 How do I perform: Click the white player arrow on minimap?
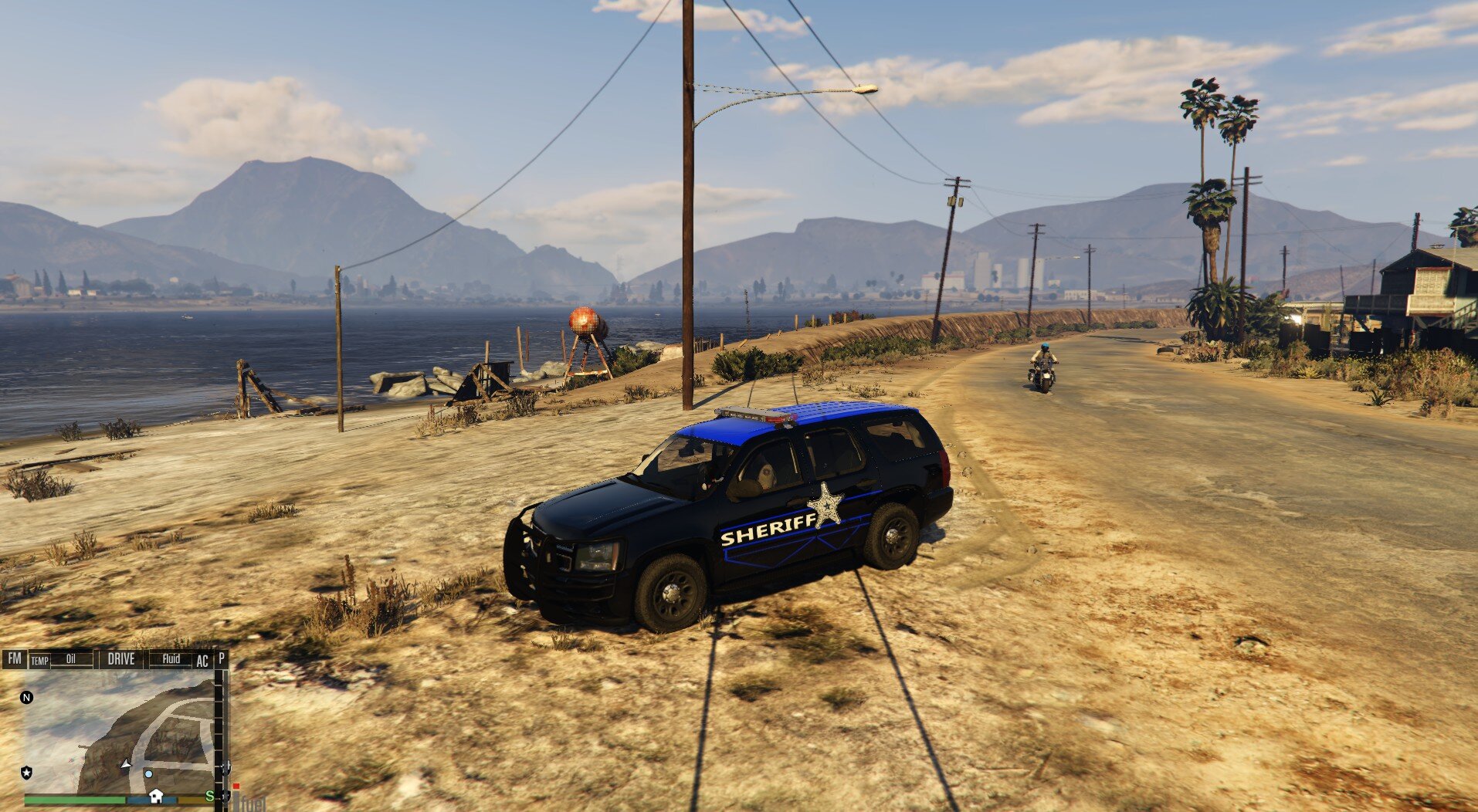tap(126, 763)
